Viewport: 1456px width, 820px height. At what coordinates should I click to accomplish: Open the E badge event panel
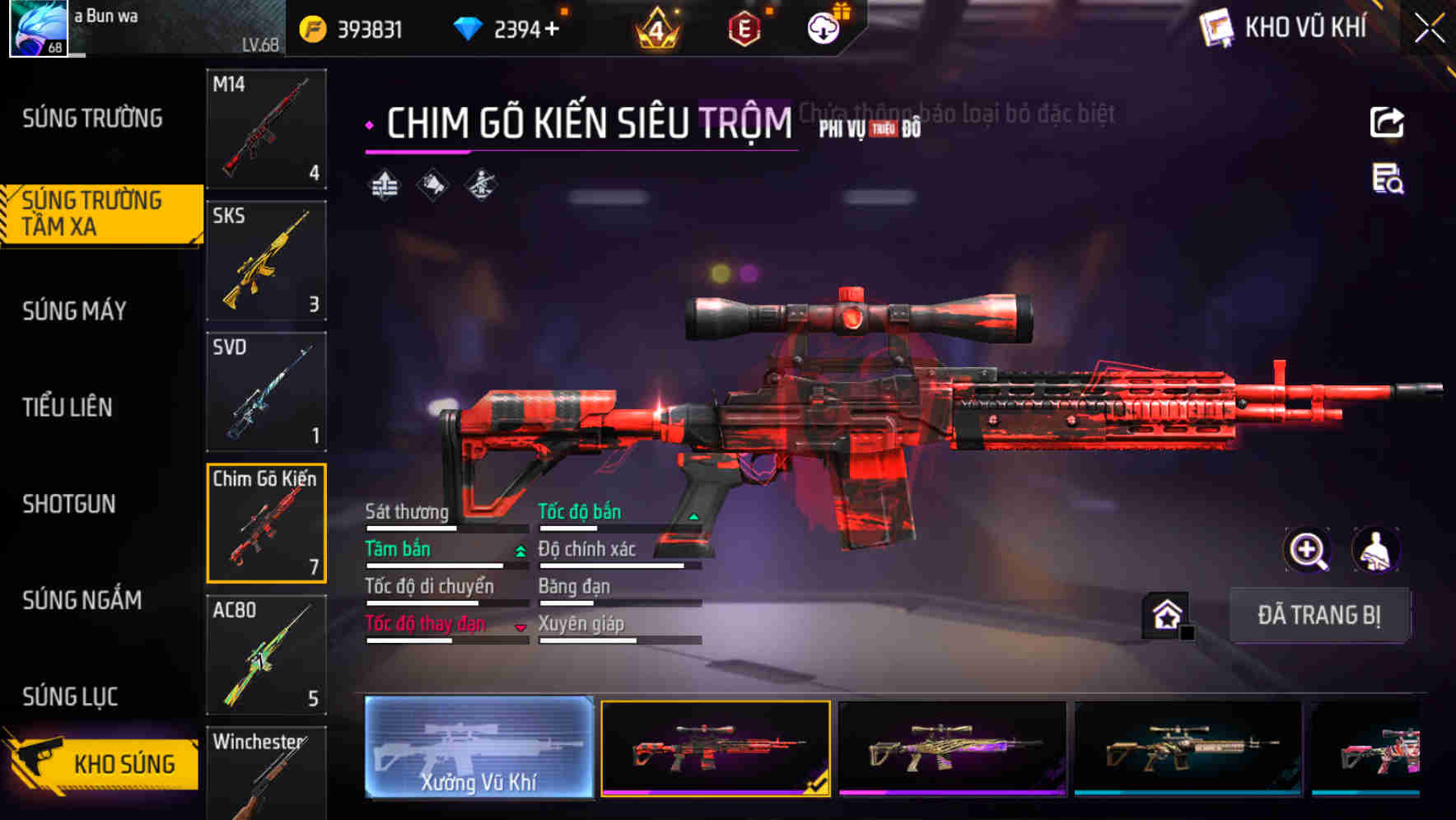point(743,27)
